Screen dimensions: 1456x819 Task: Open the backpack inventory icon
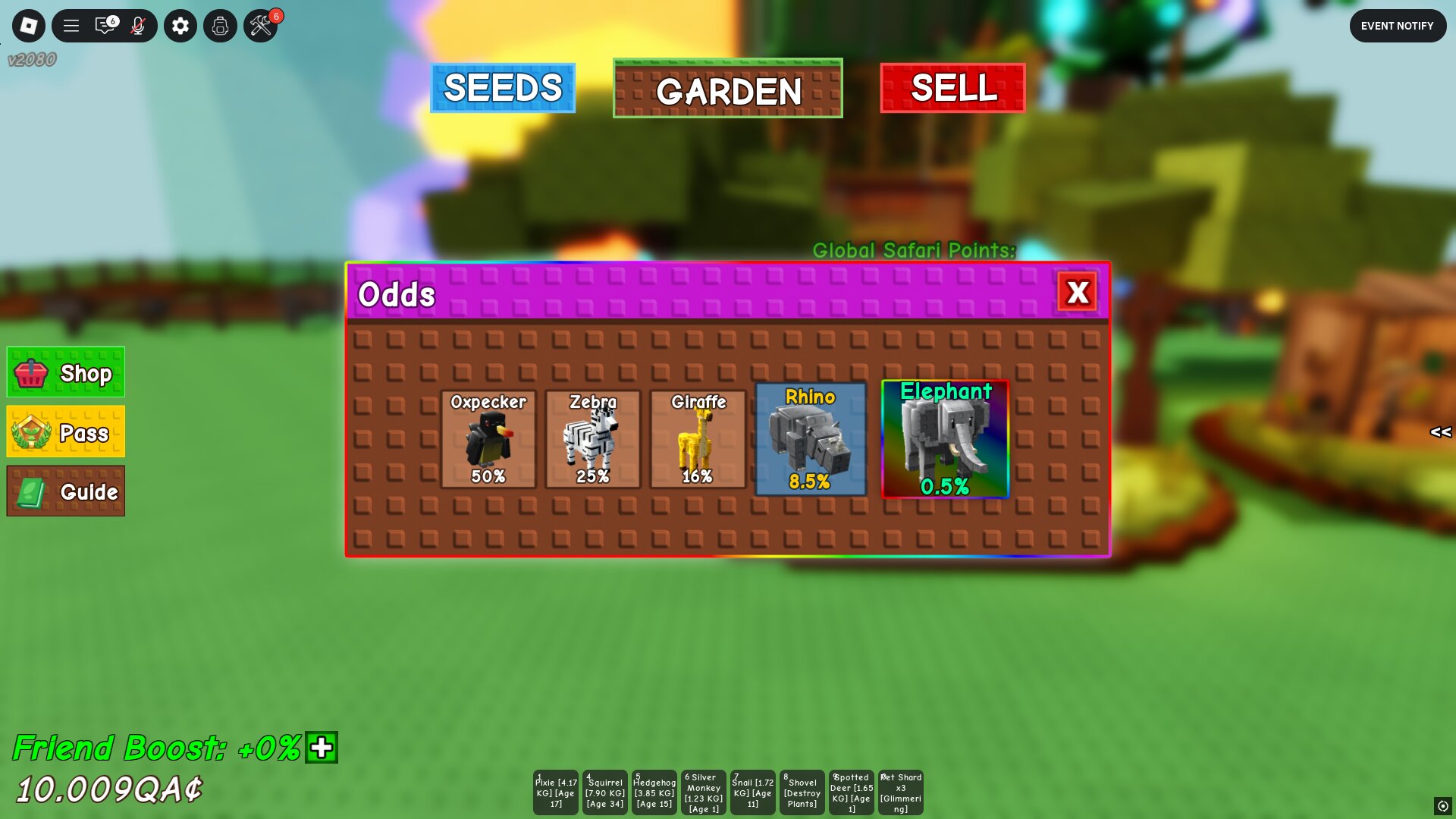[x=219, y=25]
